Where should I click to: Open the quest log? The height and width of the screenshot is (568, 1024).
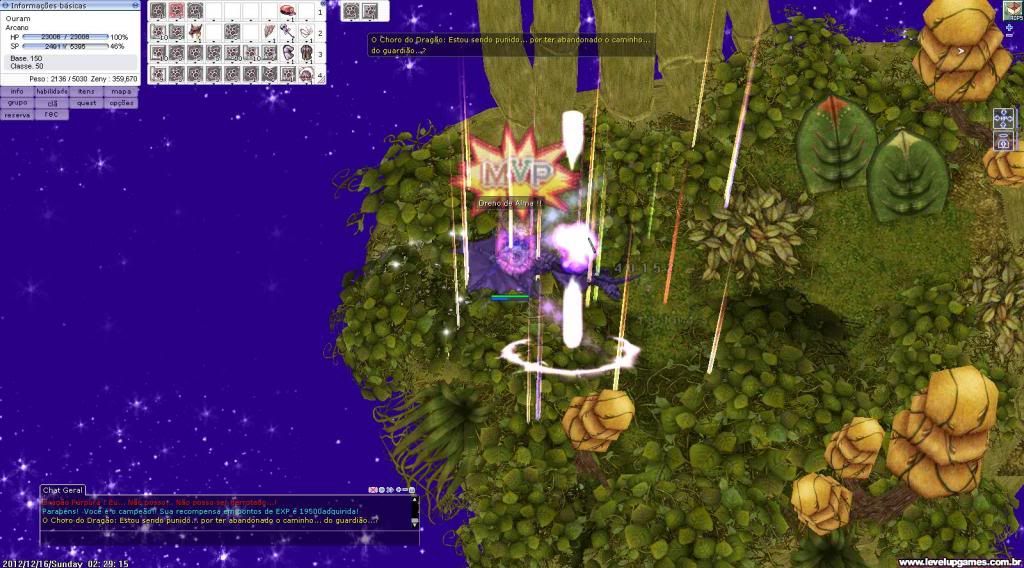point(86,103)
